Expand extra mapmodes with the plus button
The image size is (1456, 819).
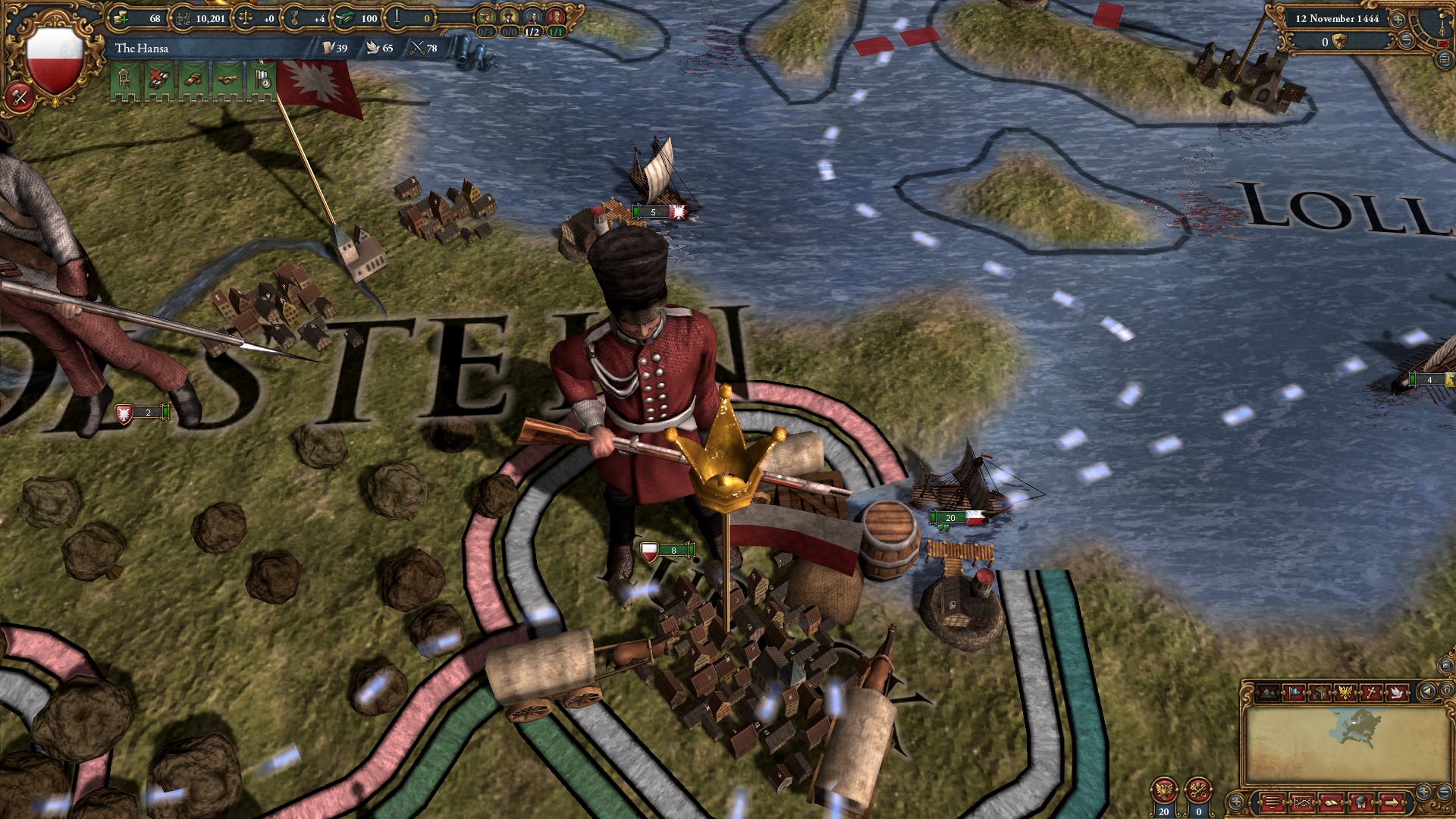point(1236,802)
